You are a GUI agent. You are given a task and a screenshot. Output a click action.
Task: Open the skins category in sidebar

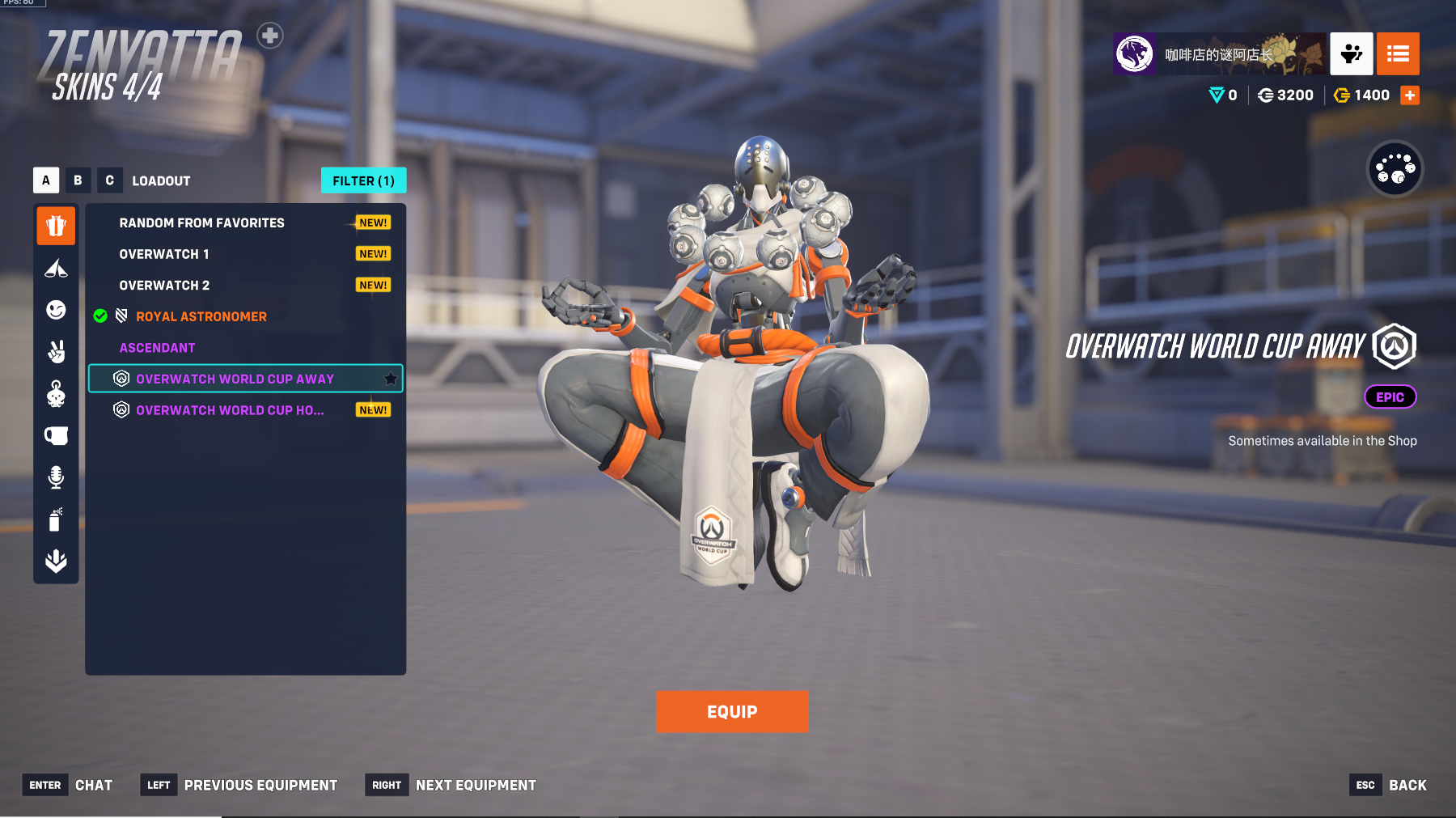(x=56, y=226)
